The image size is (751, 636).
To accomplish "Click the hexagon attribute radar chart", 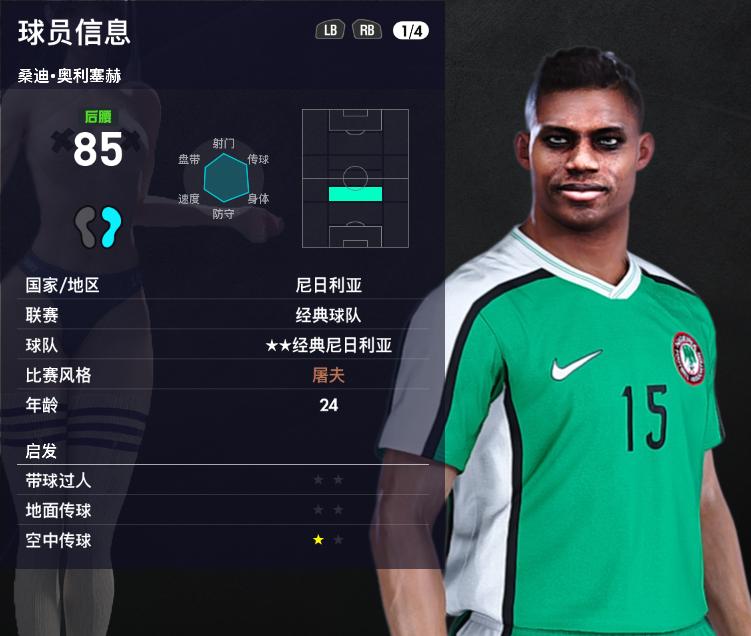I will (x=224, y=178).
